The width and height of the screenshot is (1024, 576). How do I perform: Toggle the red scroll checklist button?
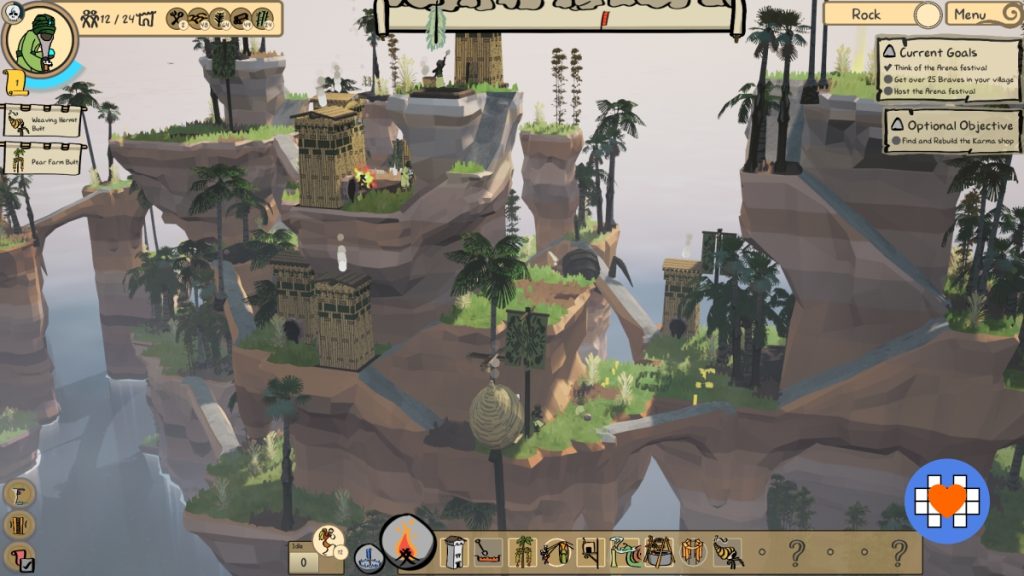(x=19, y=557)
